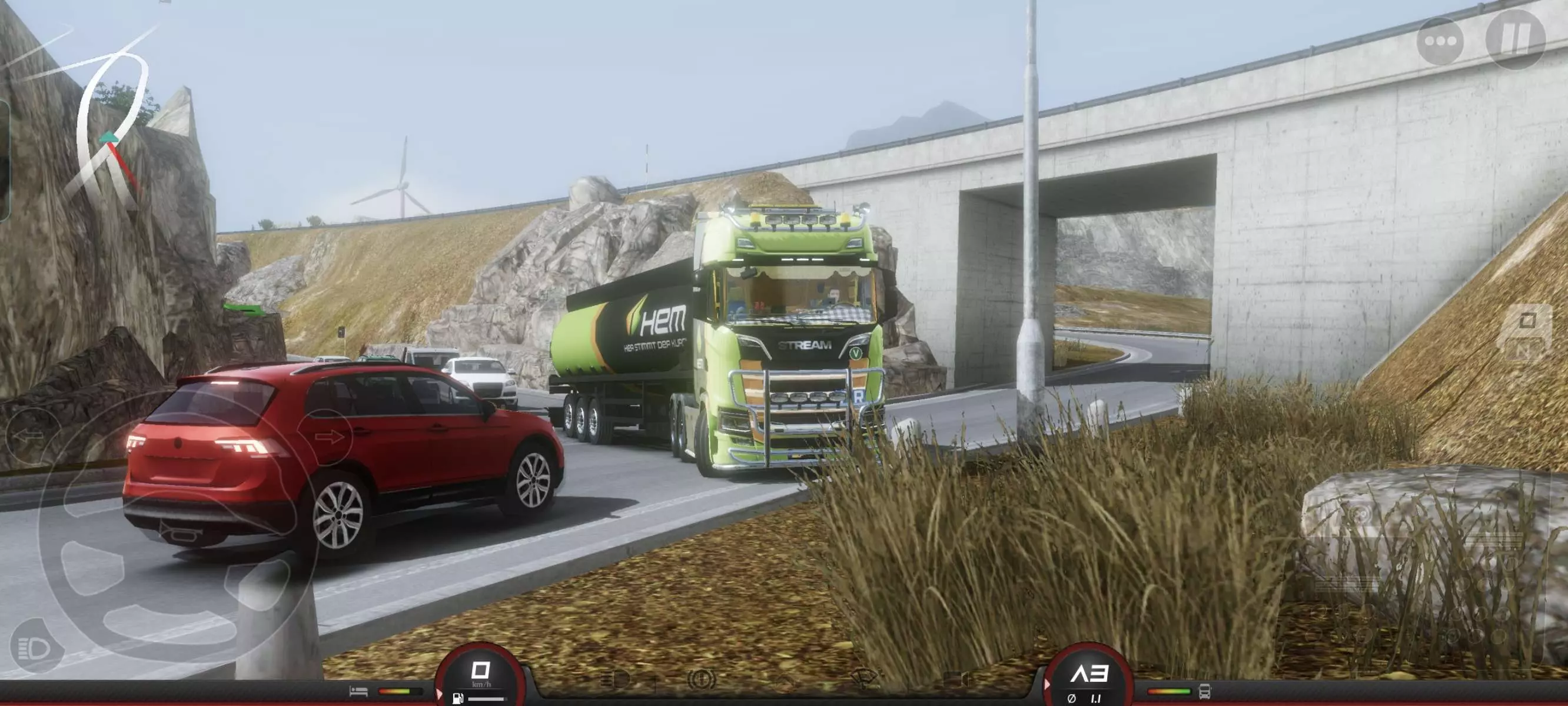Activate the right turn signal arrow
The width and height of the screenshot is (1568, 706).
pos(328,437)
